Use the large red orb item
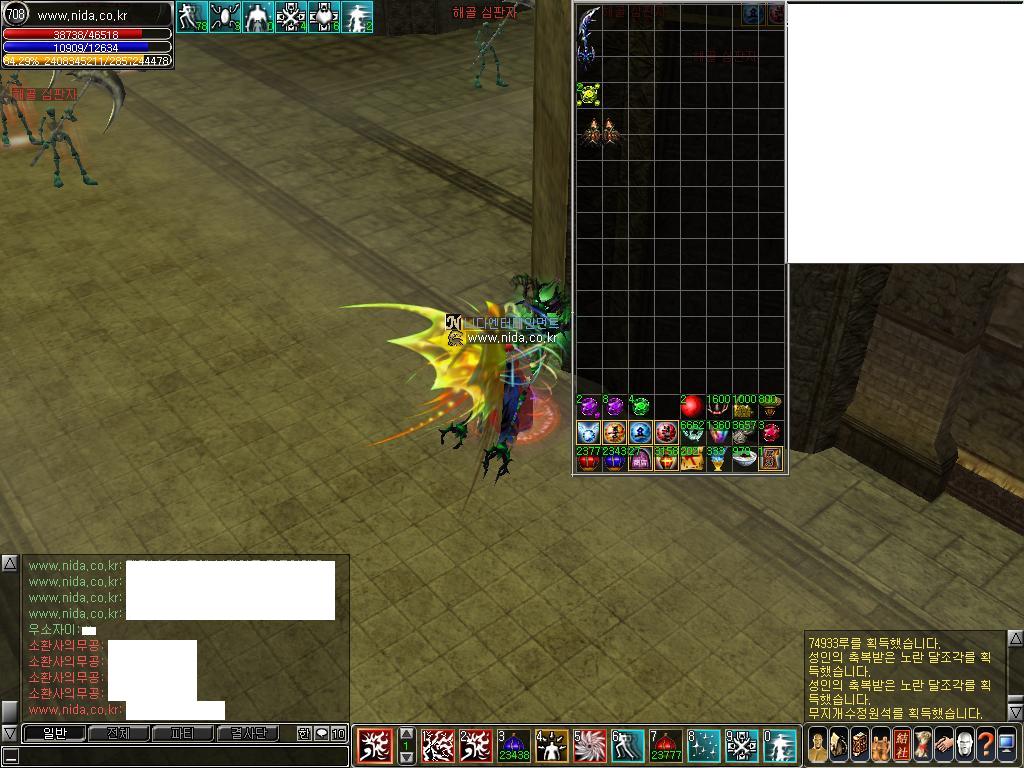The height and width of the screenshot is (768, 1024). pyautogui.click(x=692, y=408)
